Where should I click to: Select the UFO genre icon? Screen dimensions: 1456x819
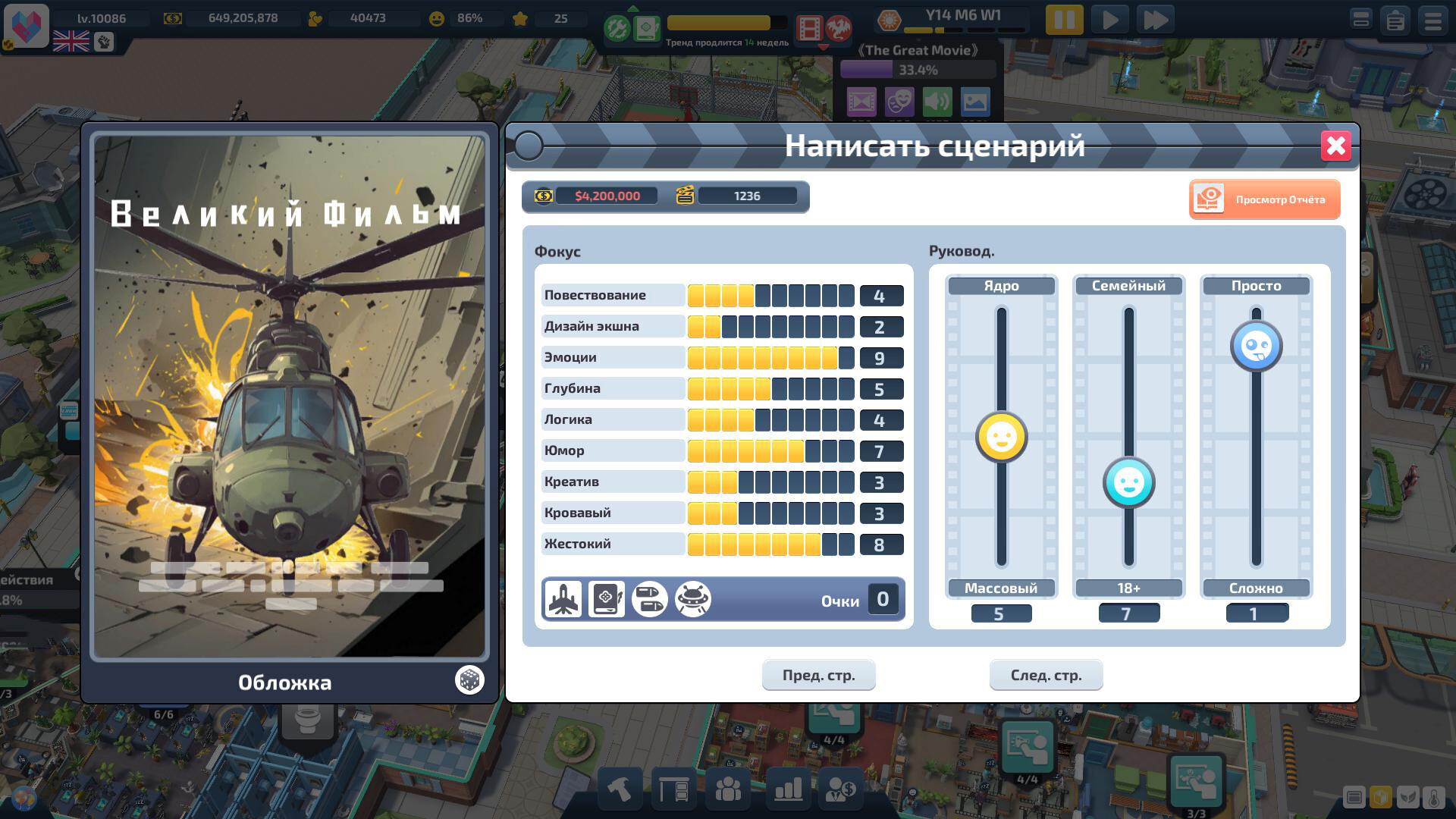pos(693,599)
